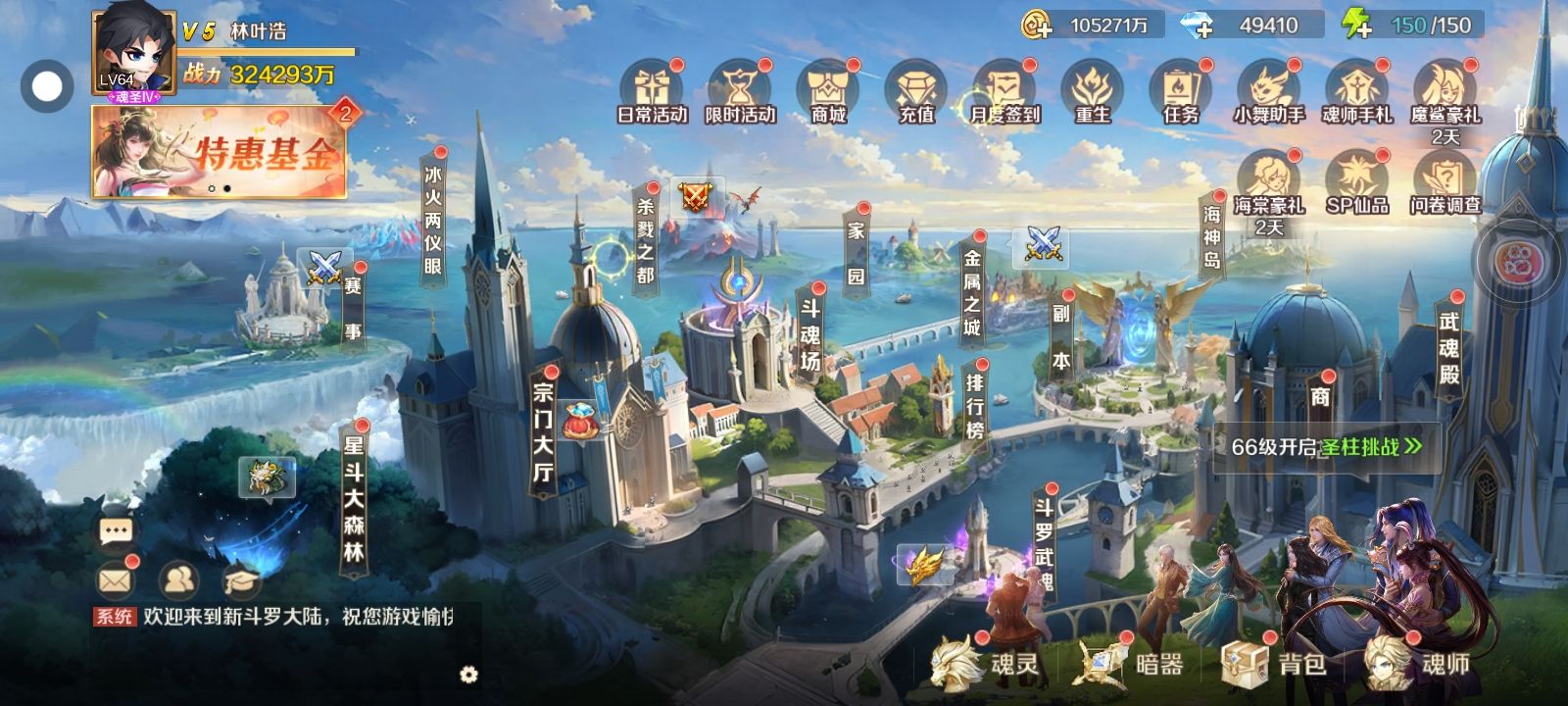This screenshot has width=1568, height=706.
Task: Enter the 斗魂场 arena location
Action: point(809,333)
